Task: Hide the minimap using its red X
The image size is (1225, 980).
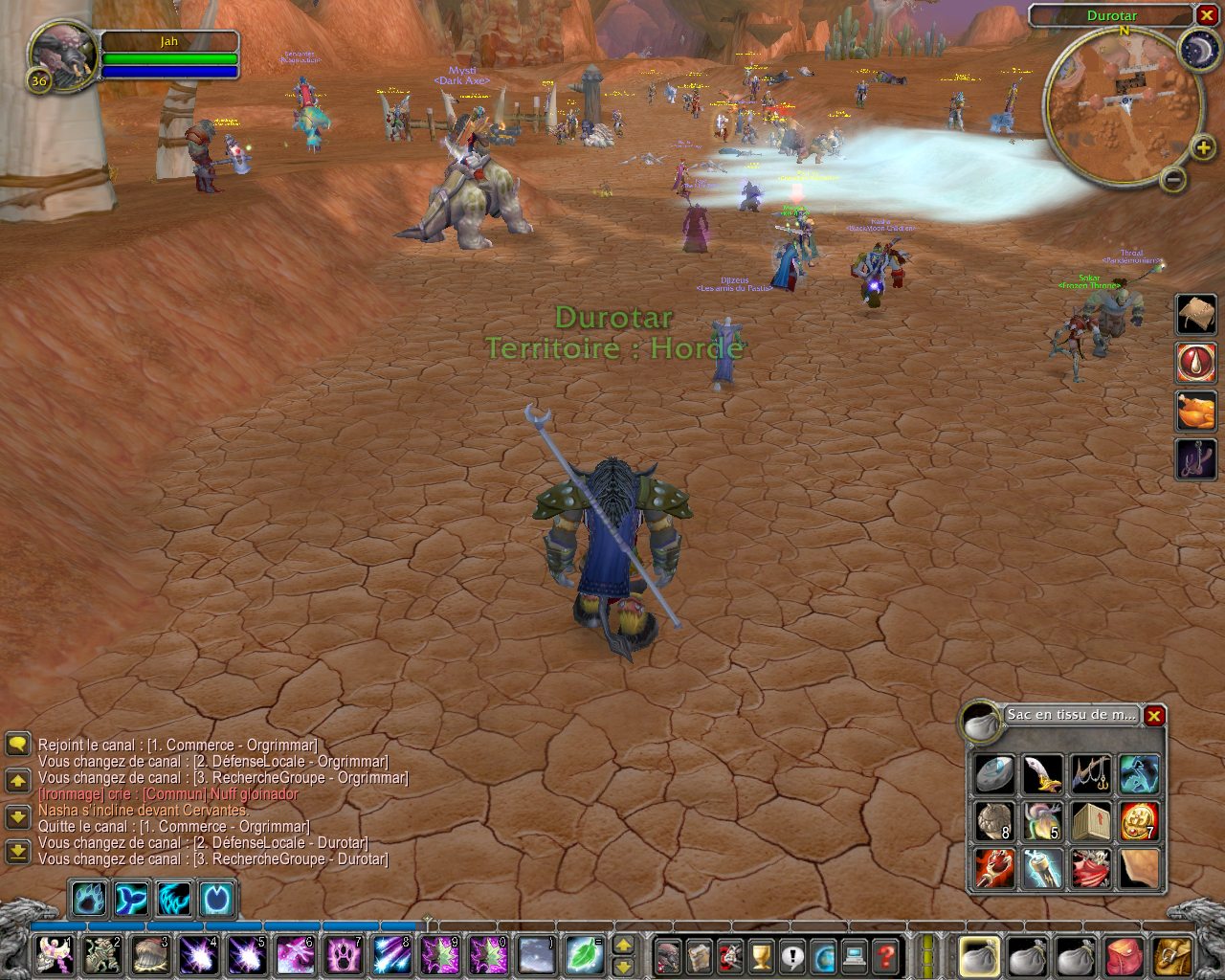Action: (x=1207, y=15)
